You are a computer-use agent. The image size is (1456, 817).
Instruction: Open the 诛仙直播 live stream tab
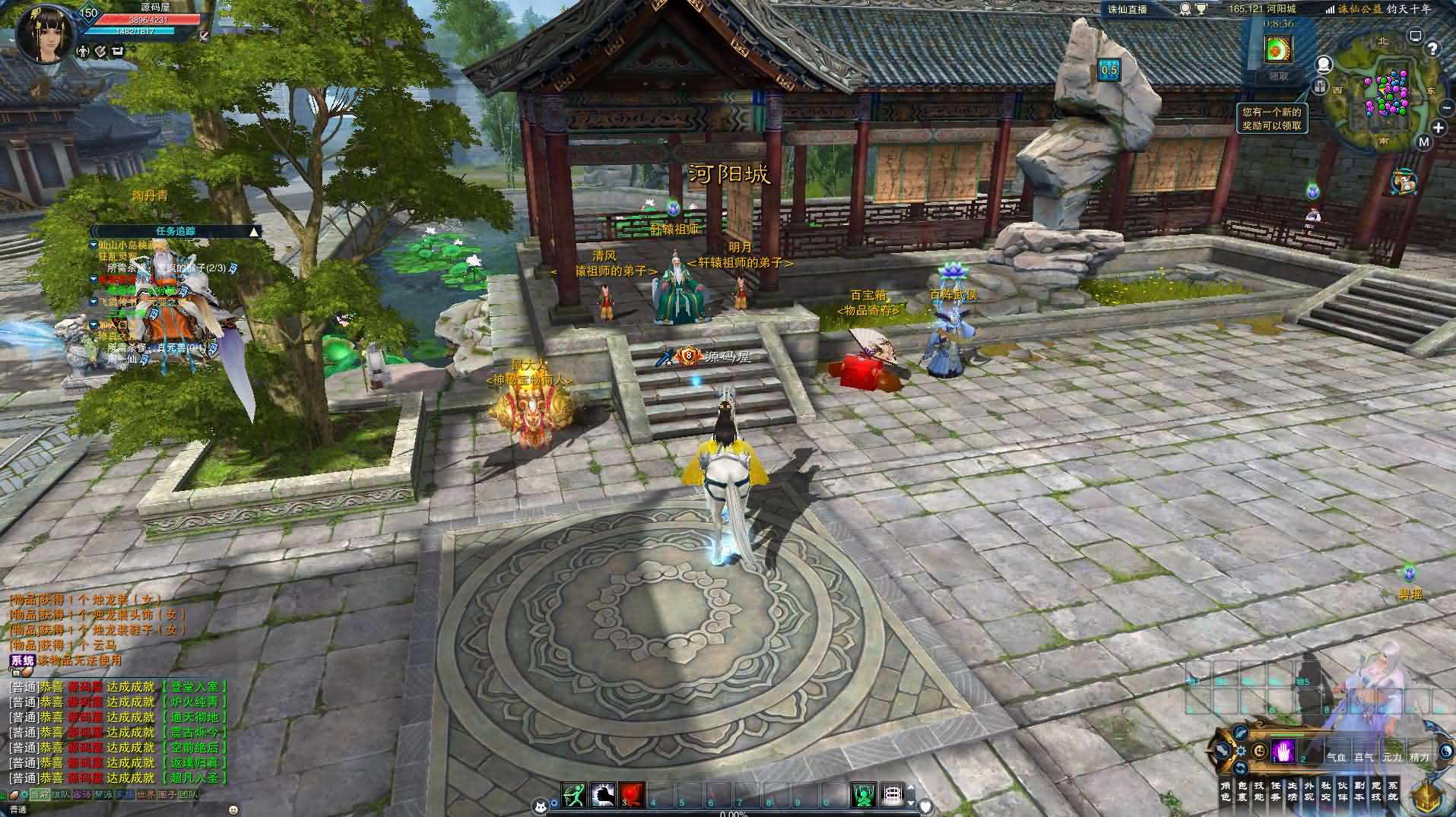[x=1127, y=9]
